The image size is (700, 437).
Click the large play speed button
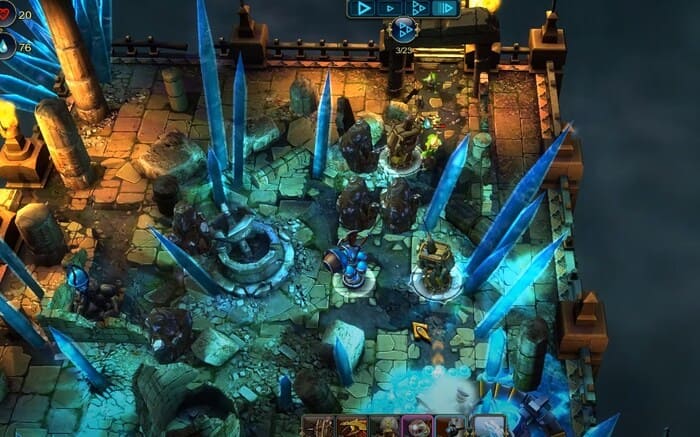[x=362, y=8]
